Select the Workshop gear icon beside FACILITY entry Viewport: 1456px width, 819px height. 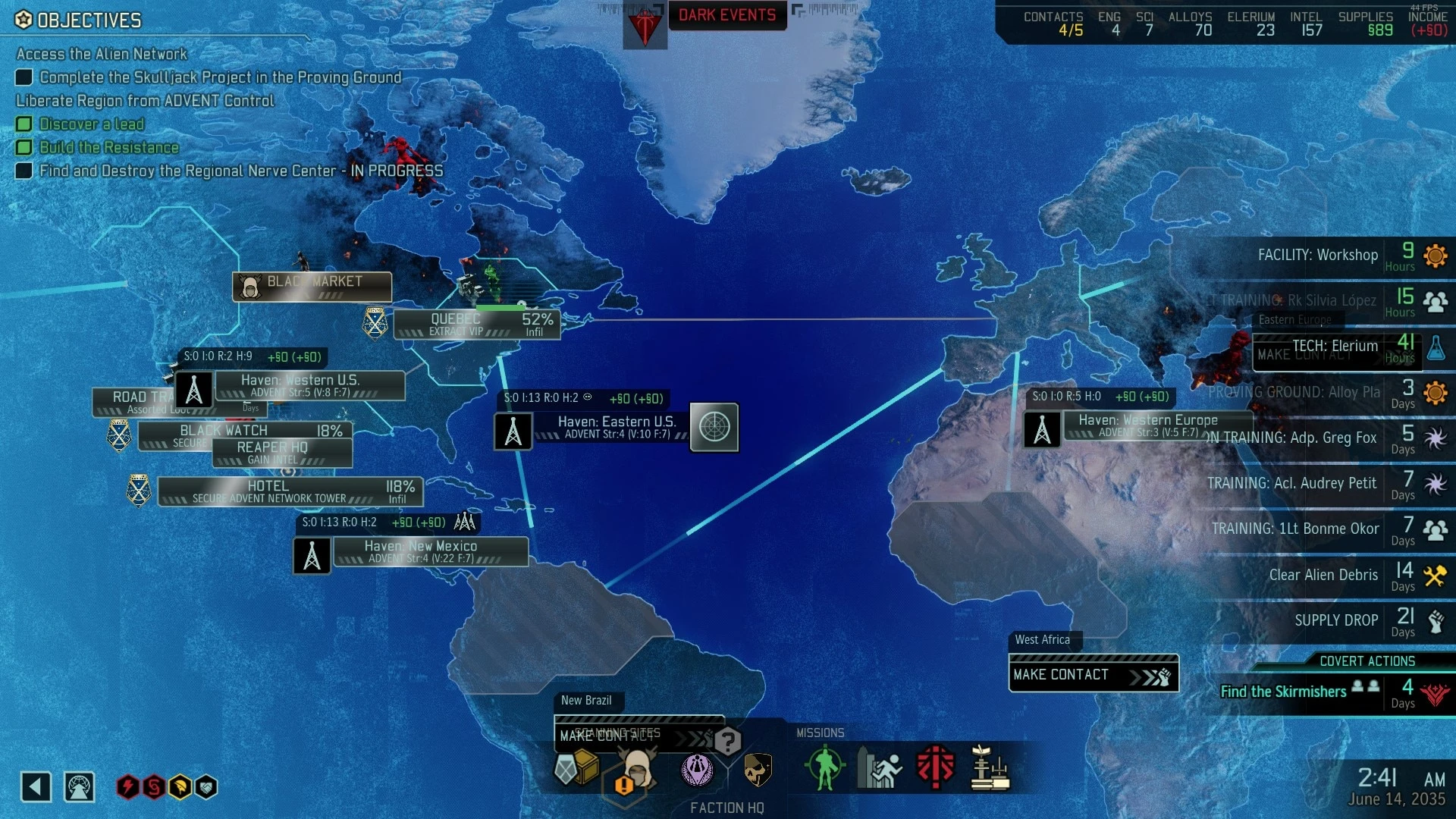[x=1437, y=257]
